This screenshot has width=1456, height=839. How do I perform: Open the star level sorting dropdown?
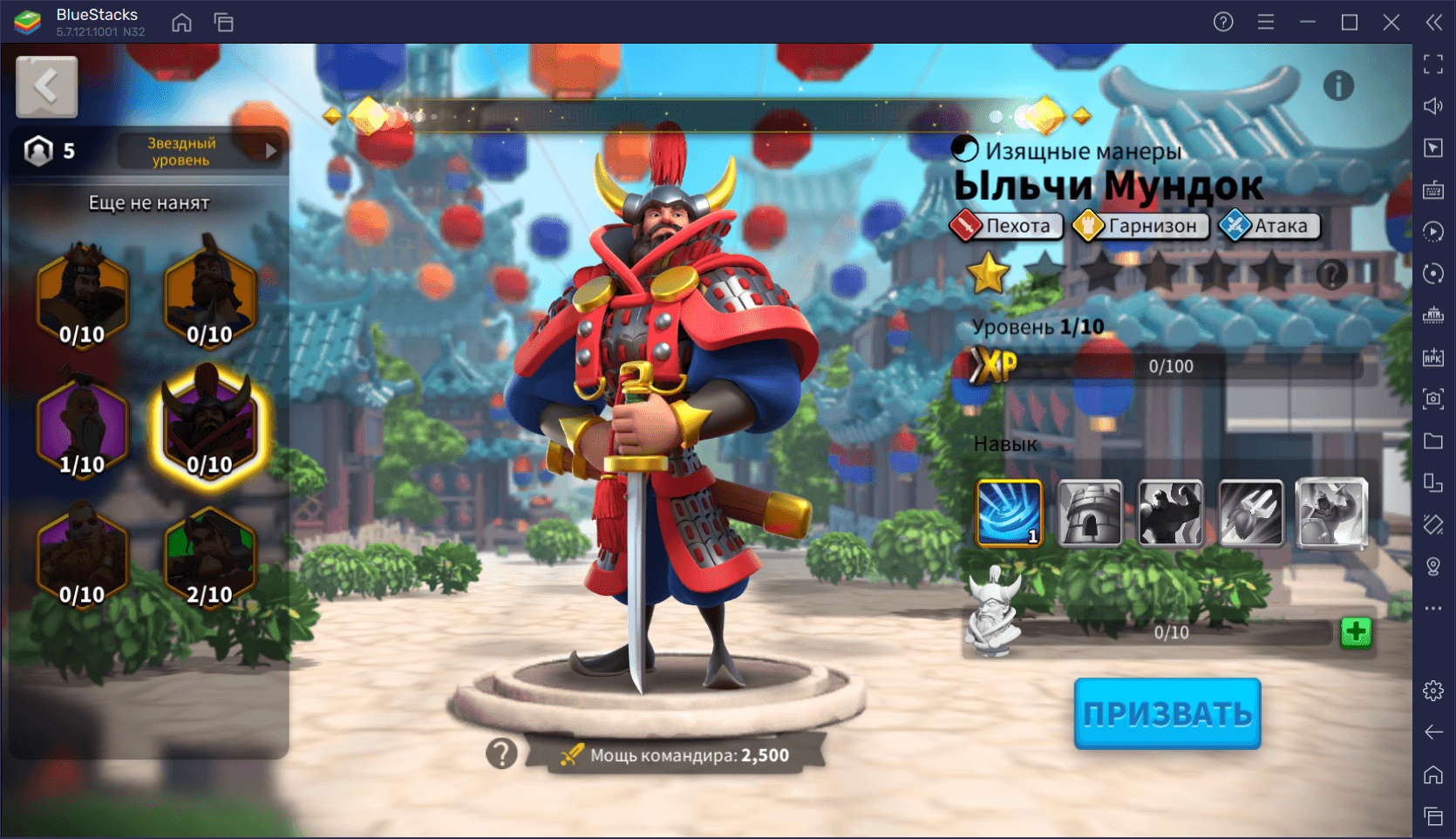click(201, 152)
